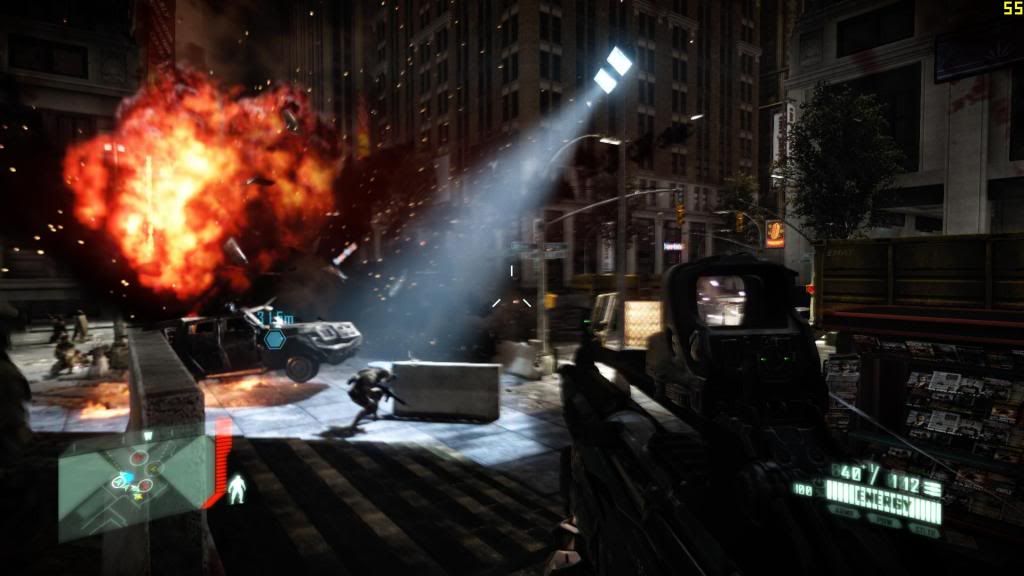Click the compass W heading marker above minimap

point(148,435)
